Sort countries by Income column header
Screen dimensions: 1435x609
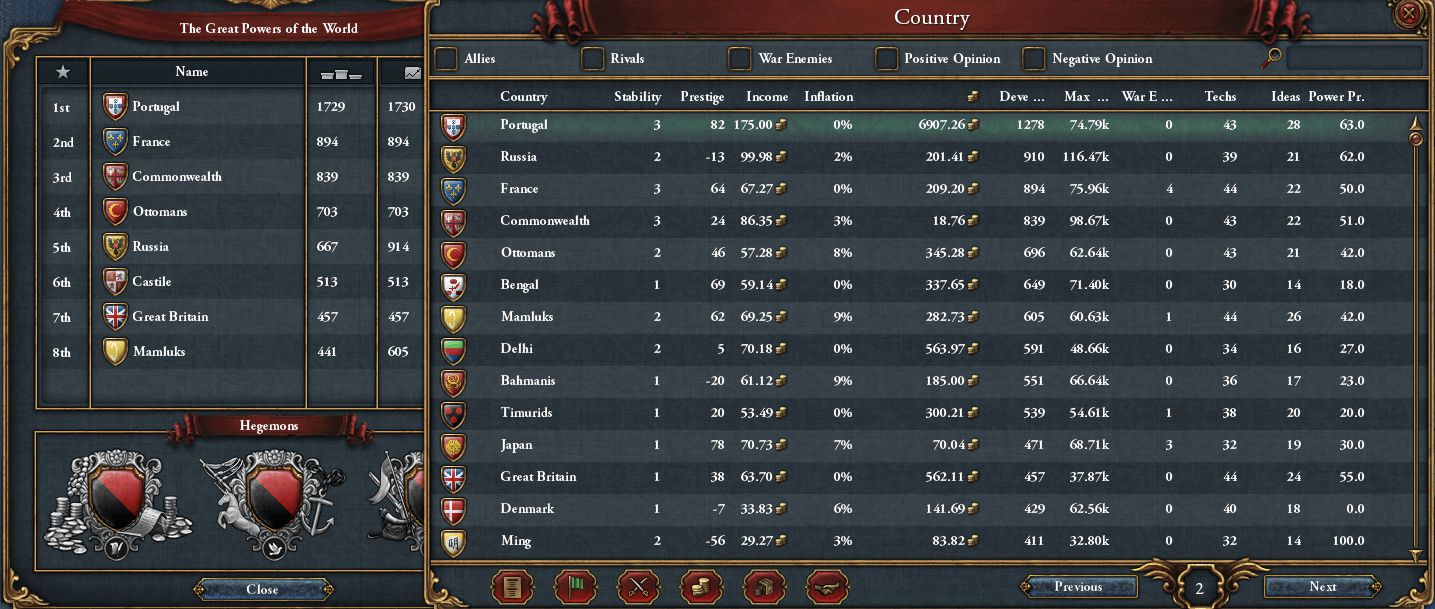(x=767, y=97)
